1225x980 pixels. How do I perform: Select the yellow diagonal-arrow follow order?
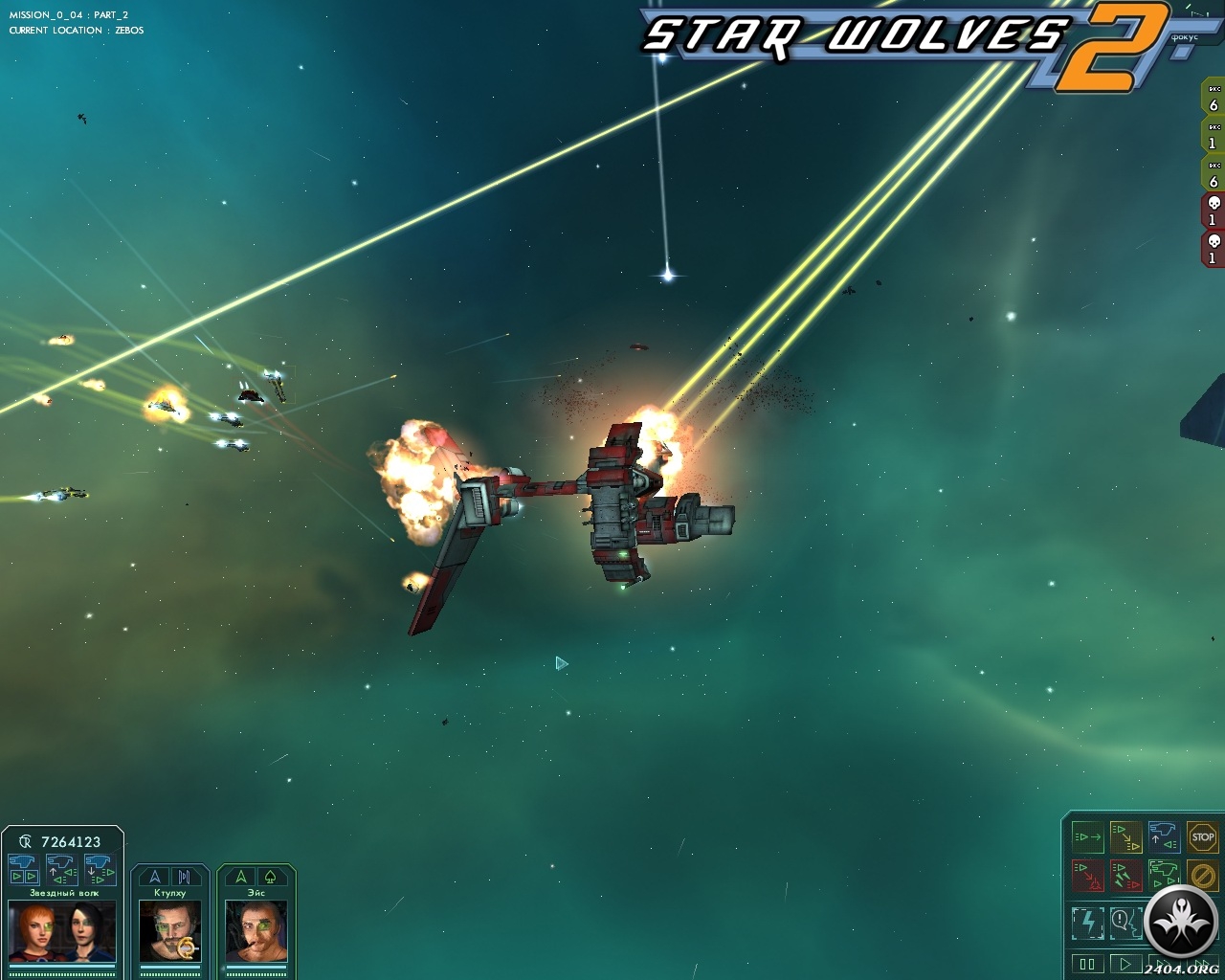pyautogui.click(x=1126, y=837)
